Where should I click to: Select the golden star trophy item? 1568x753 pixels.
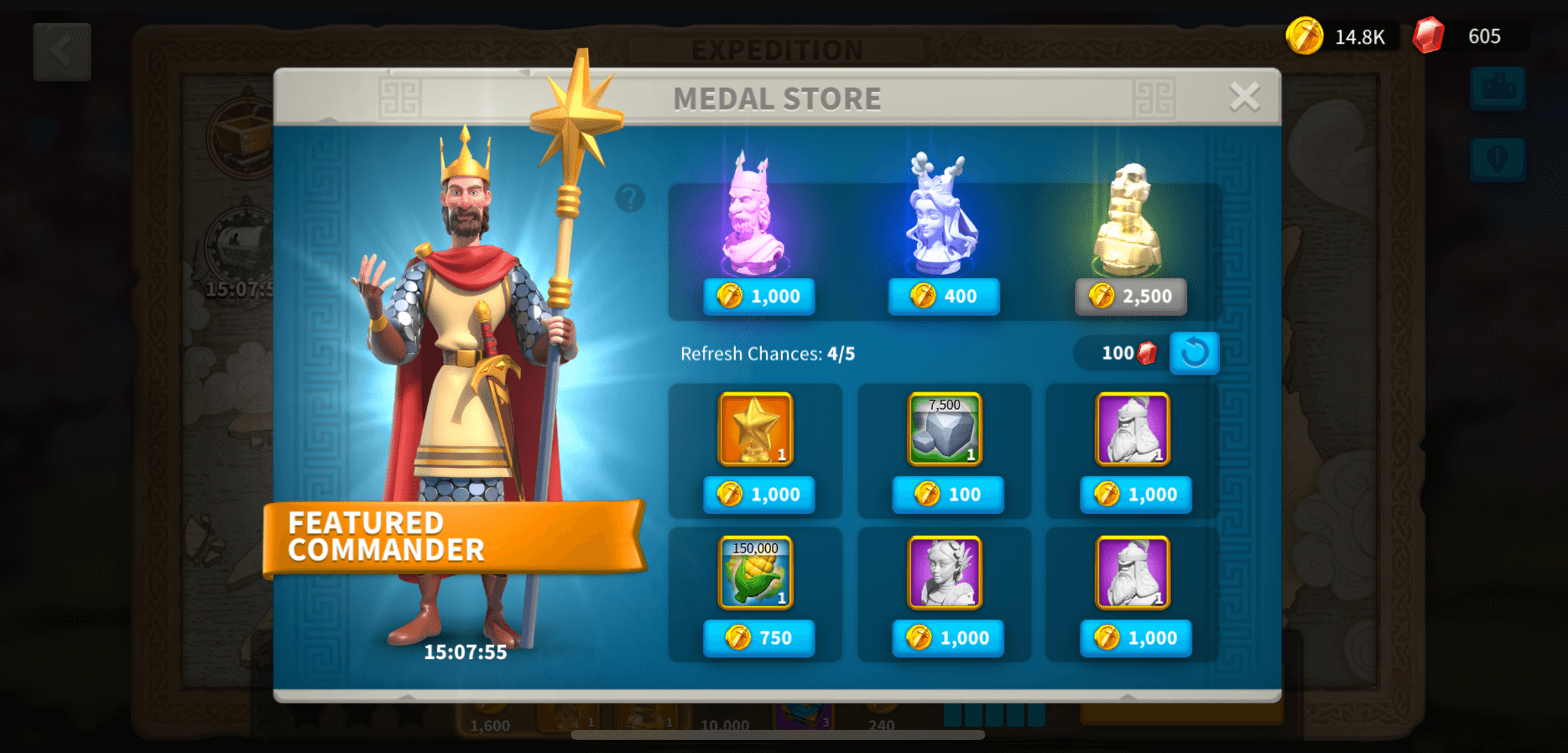coord(754,429)
